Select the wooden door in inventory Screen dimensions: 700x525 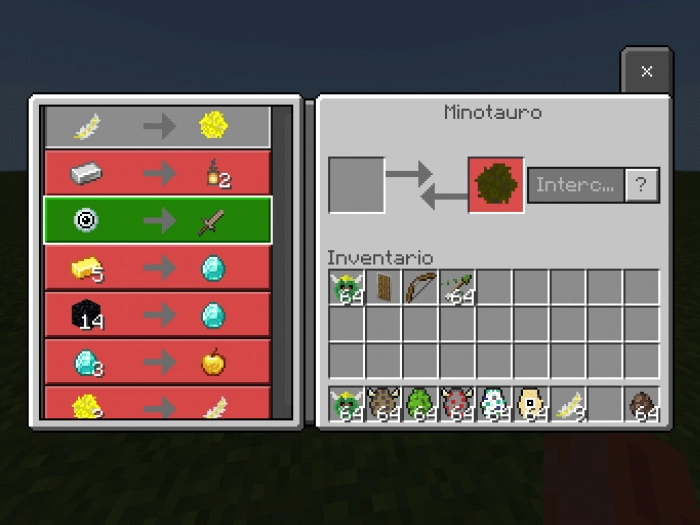(385, 288)
